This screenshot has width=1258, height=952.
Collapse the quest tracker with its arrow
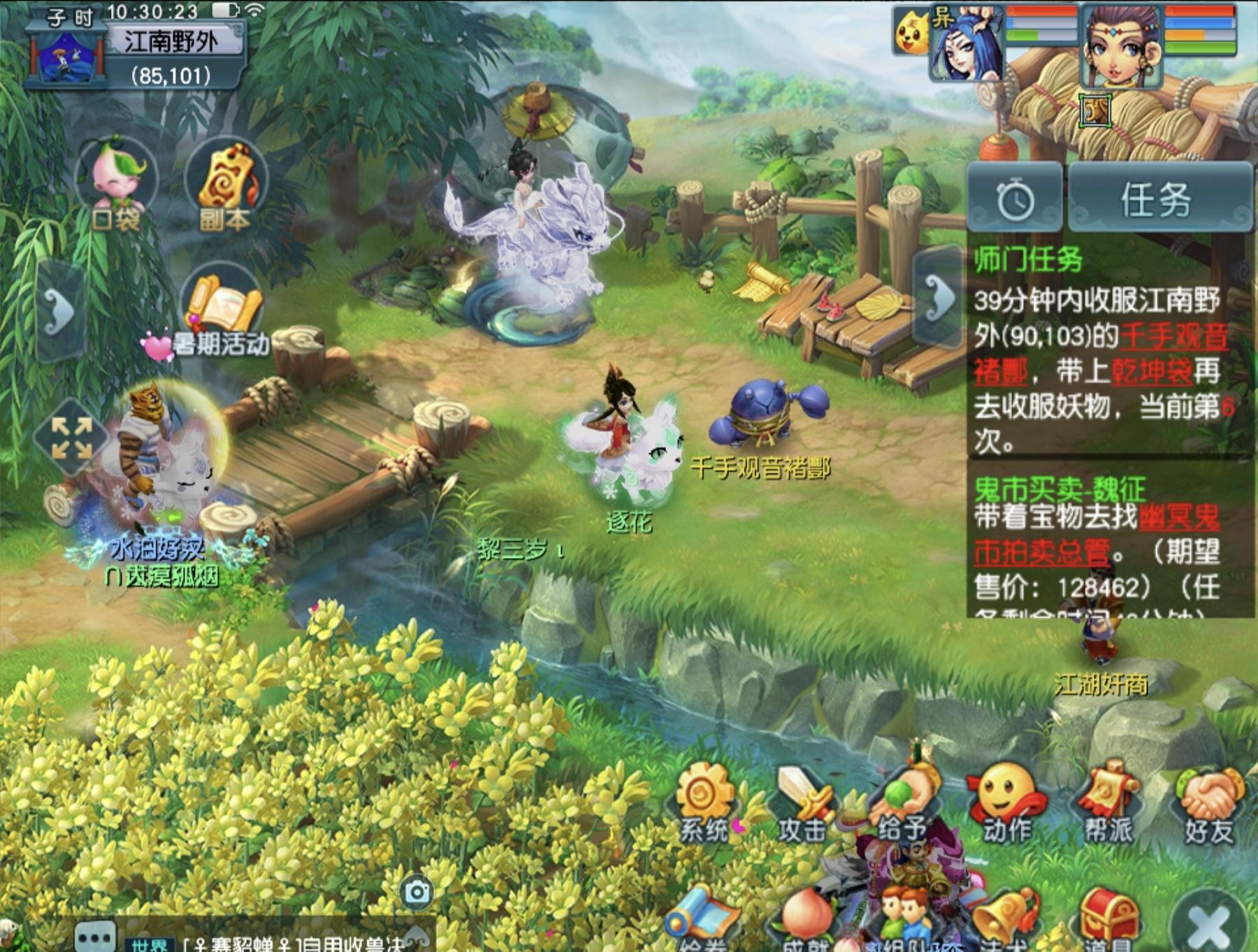(x=939, y=298)
